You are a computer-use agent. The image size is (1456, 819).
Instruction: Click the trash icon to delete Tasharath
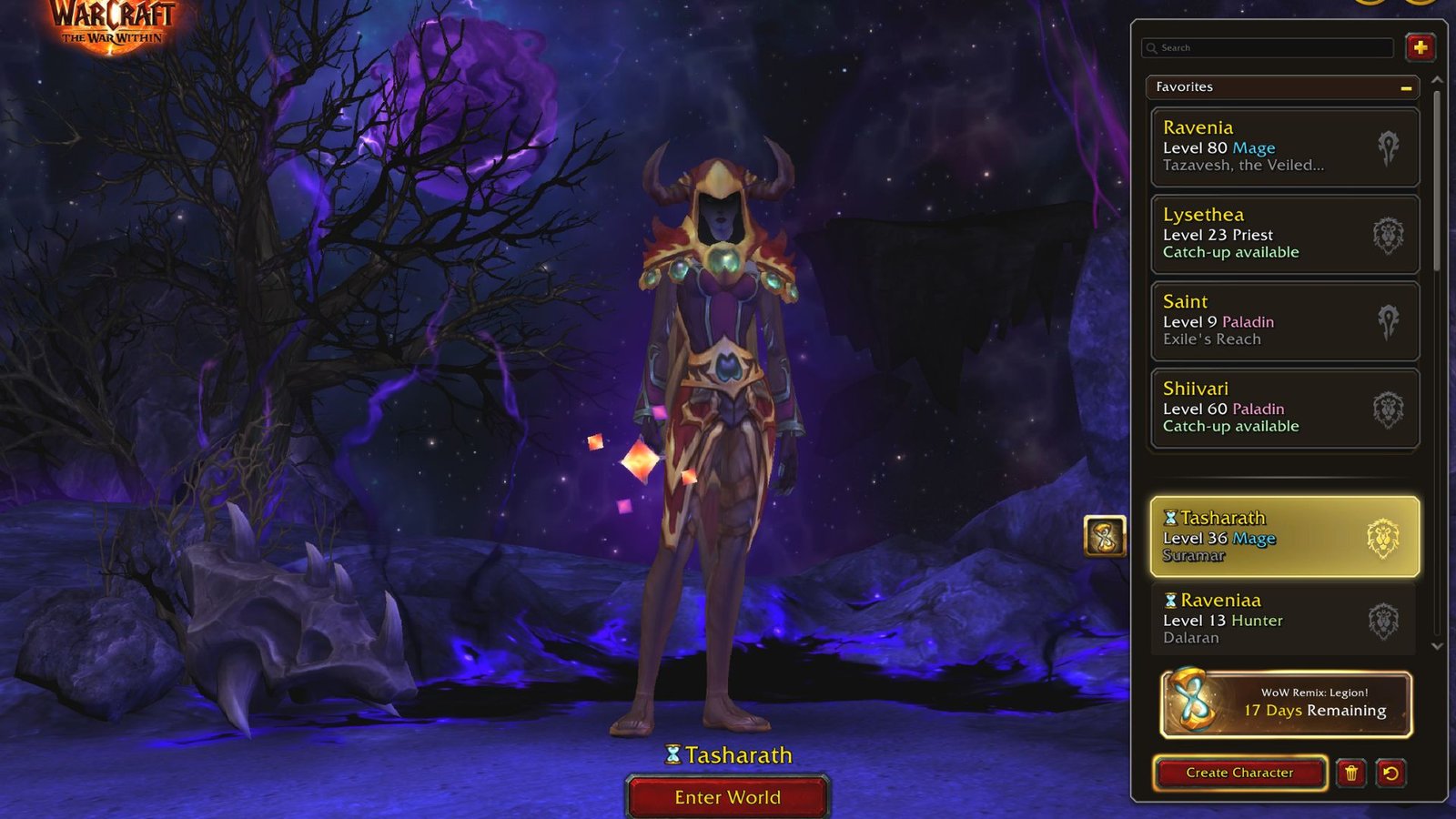(1350, 773)
